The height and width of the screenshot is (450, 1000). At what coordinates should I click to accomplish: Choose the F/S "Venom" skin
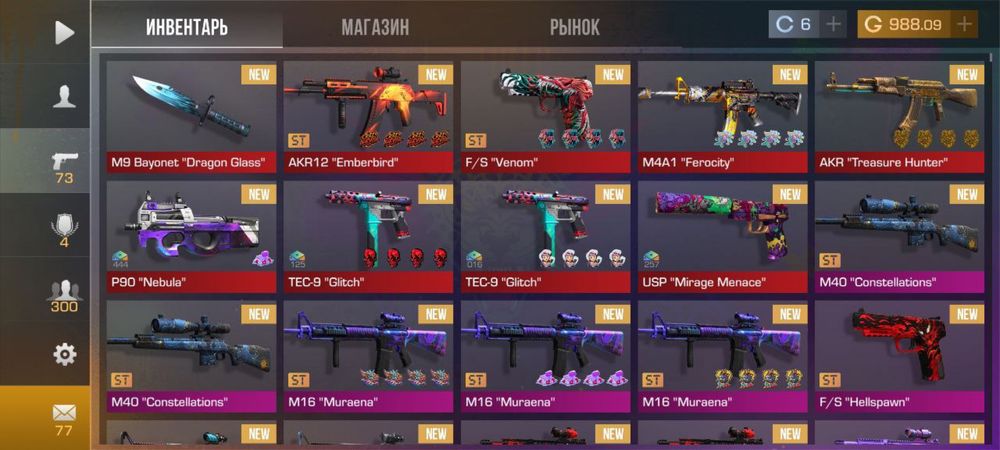coord(545,117)
